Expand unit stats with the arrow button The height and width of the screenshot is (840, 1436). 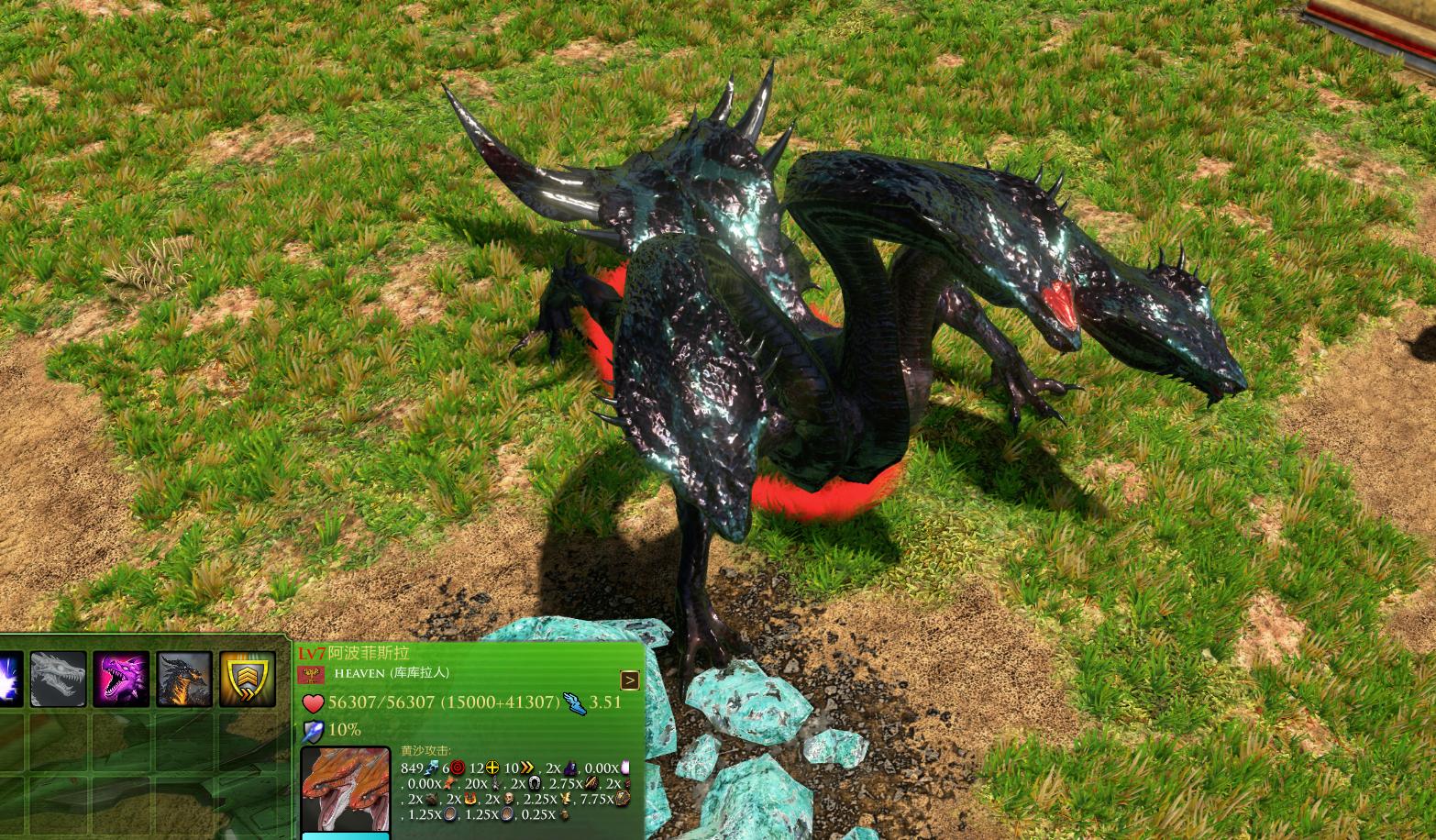630,680
